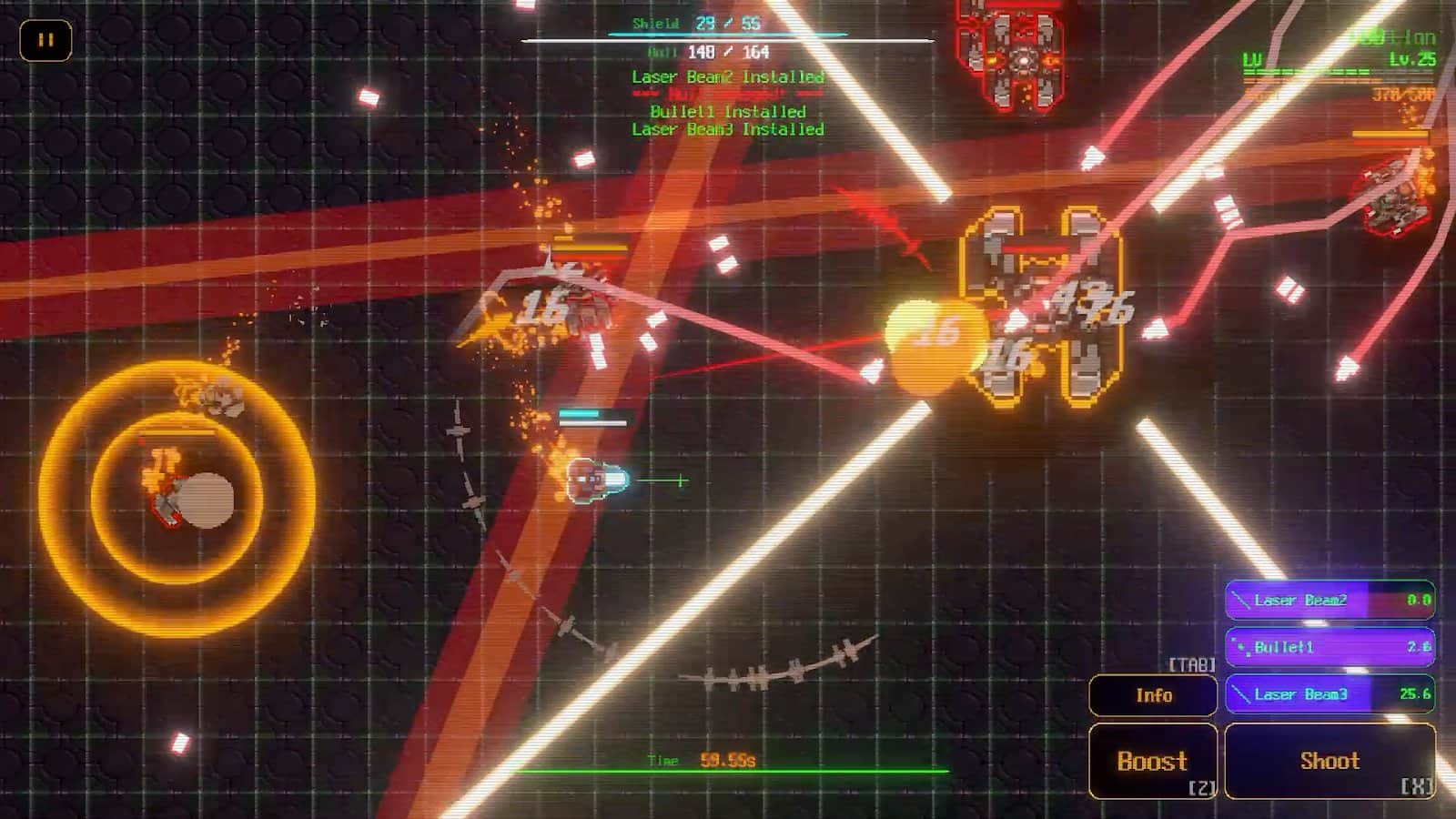Screen dimensions: 1456x819
Task: Select the Bullet1 weapon slot
Action: (1330, 647)
